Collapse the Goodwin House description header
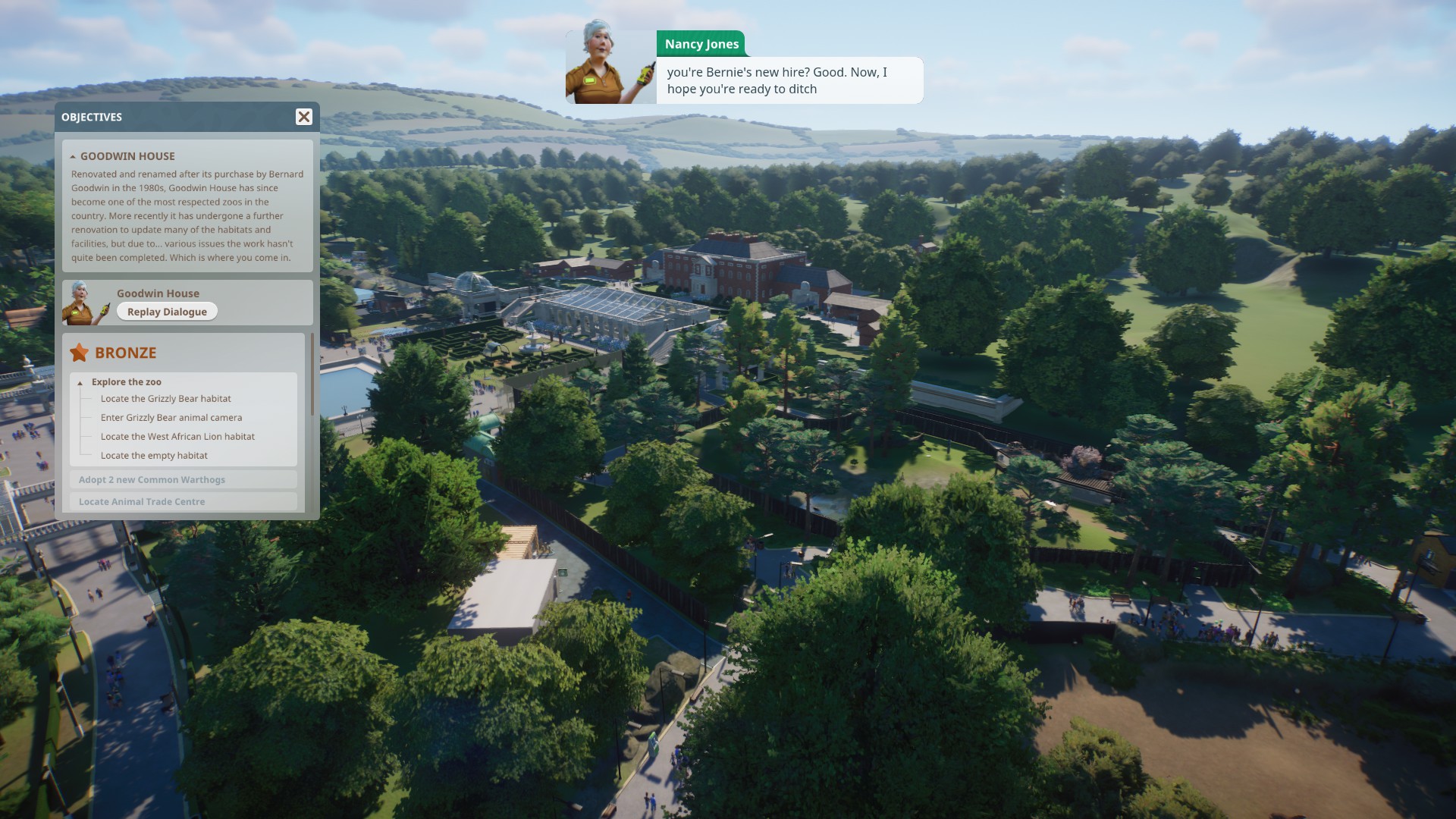 [x=73, y=156]
